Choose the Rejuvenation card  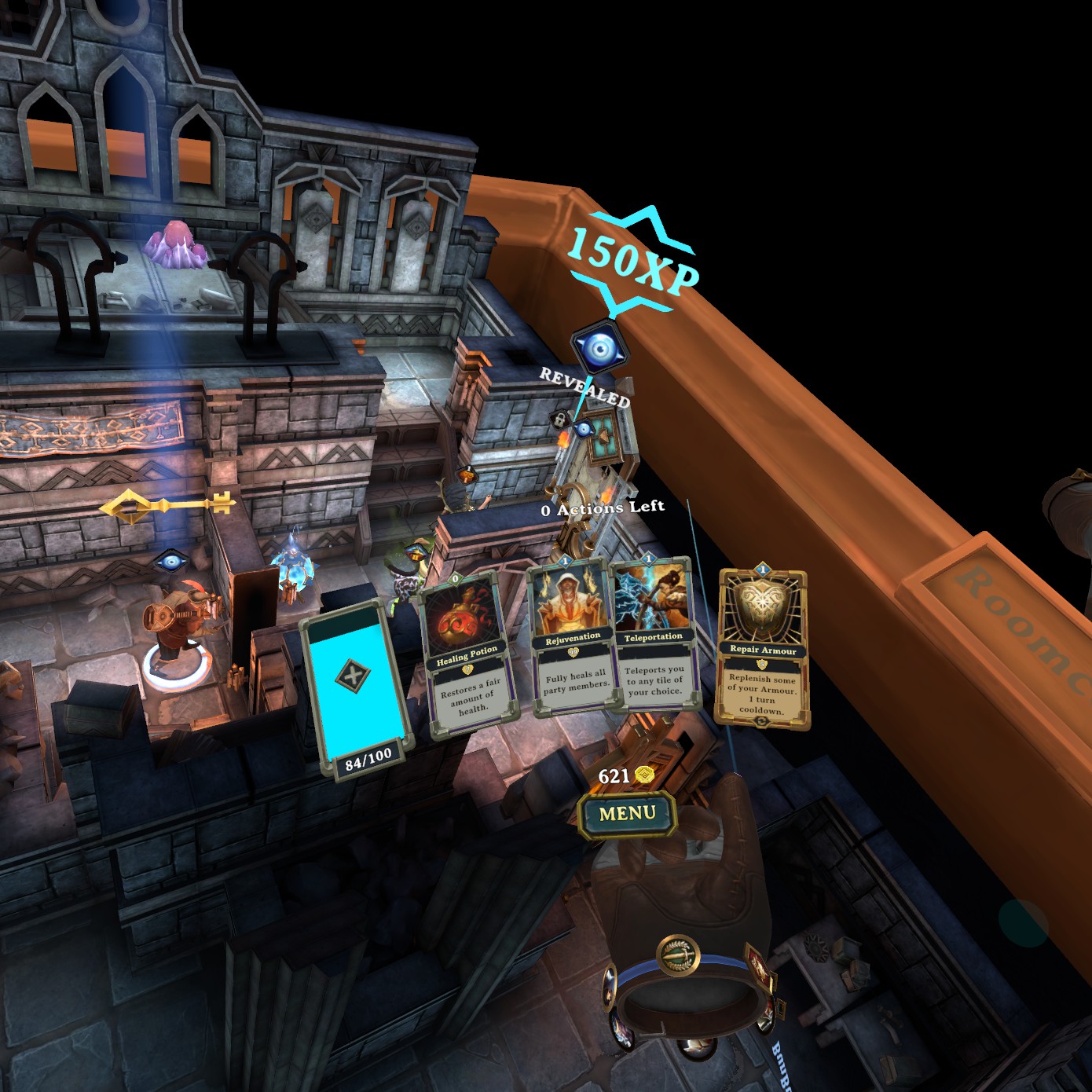[573, 638]
